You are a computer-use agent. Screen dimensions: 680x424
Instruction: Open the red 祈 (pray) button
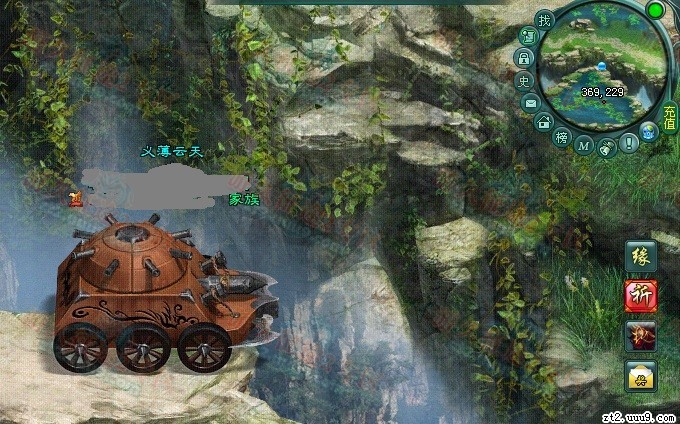coord(640,296)
